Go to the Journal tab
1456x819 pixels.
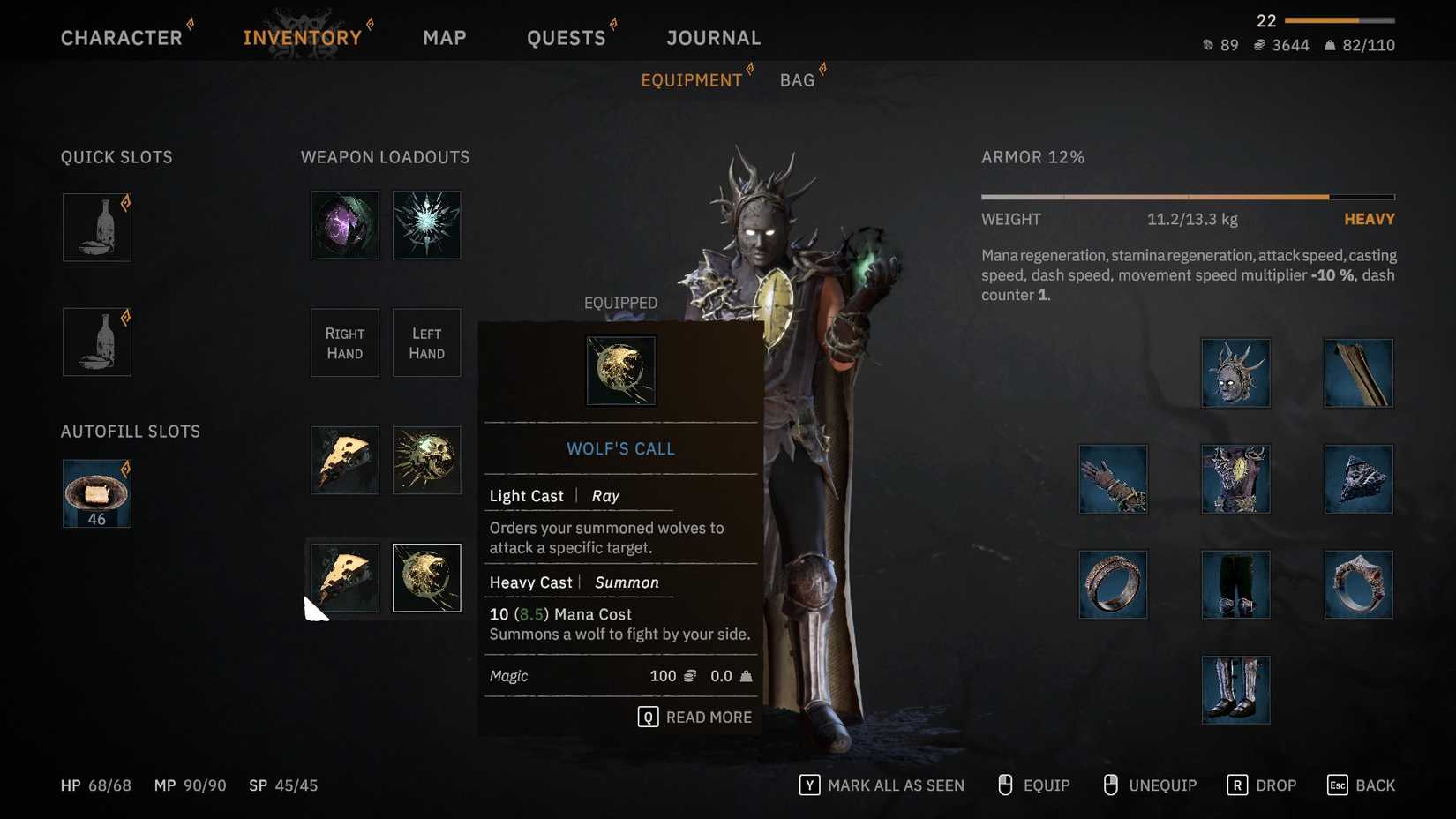tap(713, 38)
